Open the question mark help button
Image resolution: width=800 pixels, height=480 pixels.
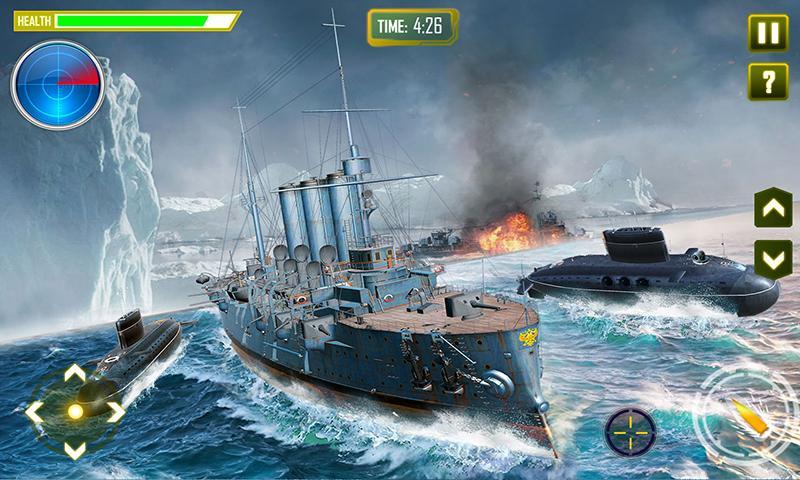pos(765,81)
